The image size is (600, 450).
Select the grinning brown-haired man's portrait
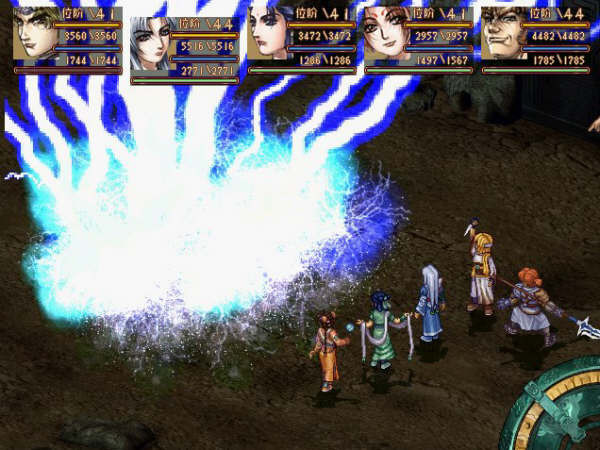(504, 36)
